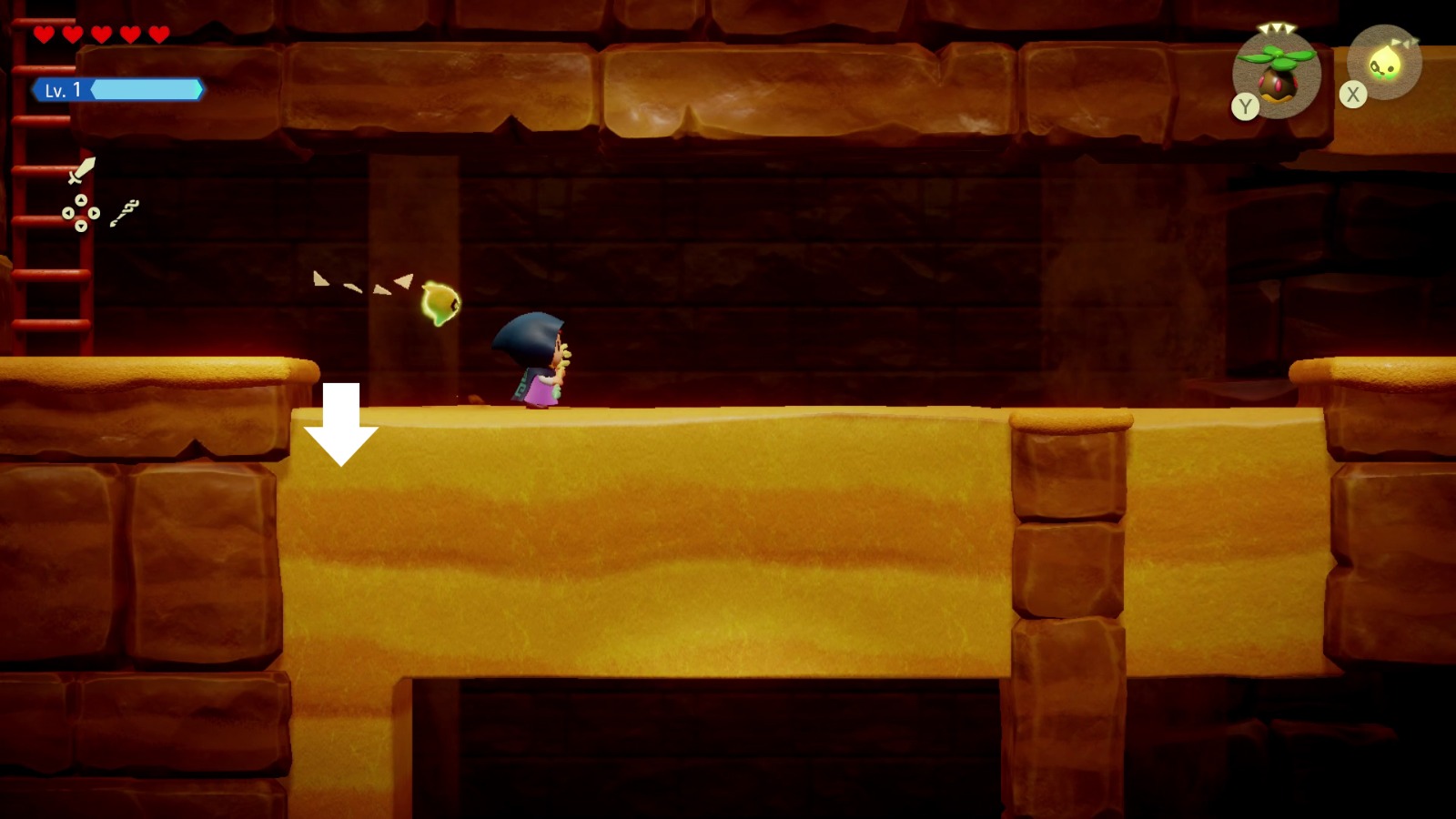This screenshot has width=1456, height=819.
Task: Click the blue experience progress bar
Action: tap(146, 91)
